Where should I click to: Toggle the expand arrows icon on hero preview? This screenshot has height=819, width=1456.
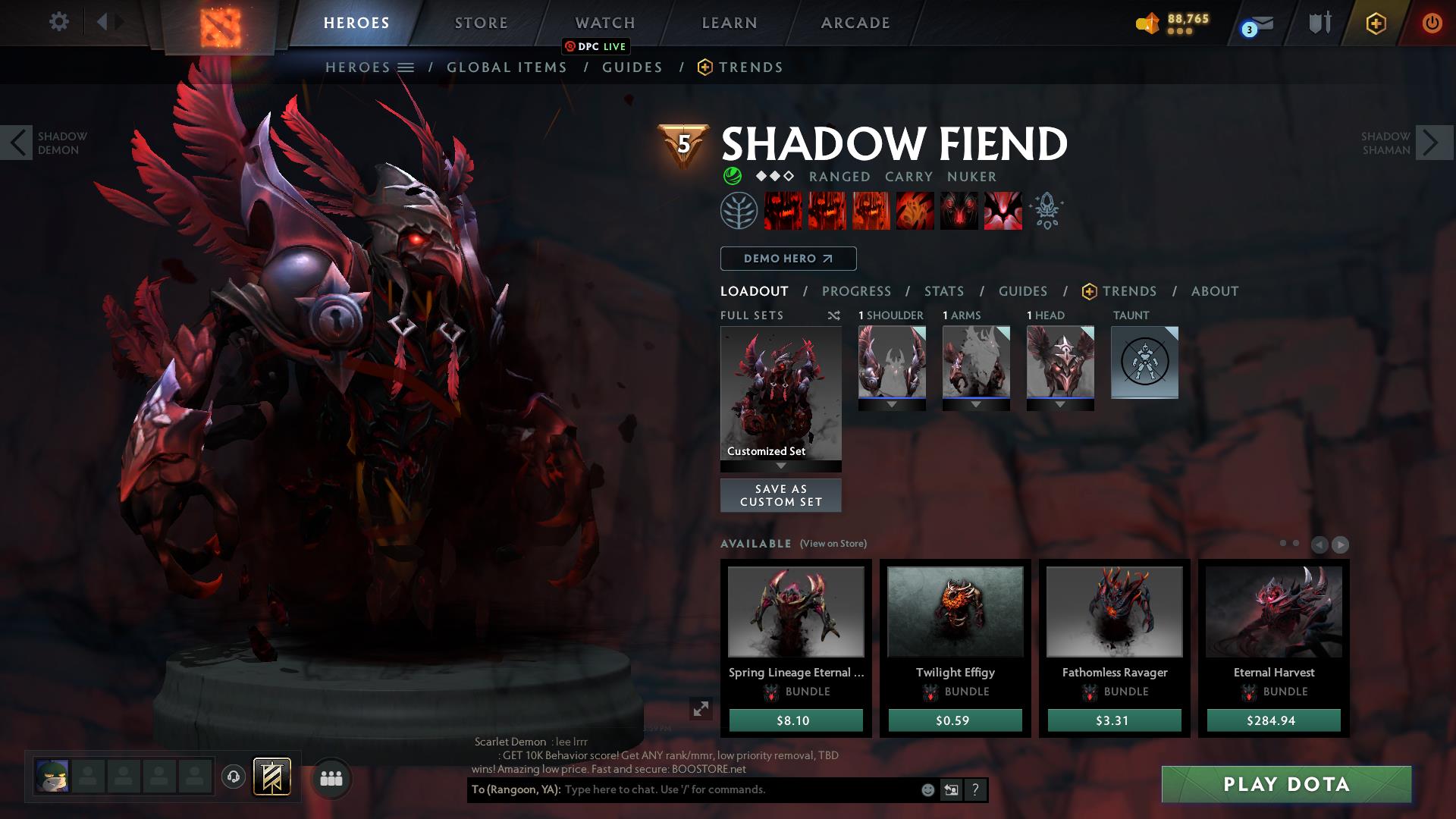point(700,709)
